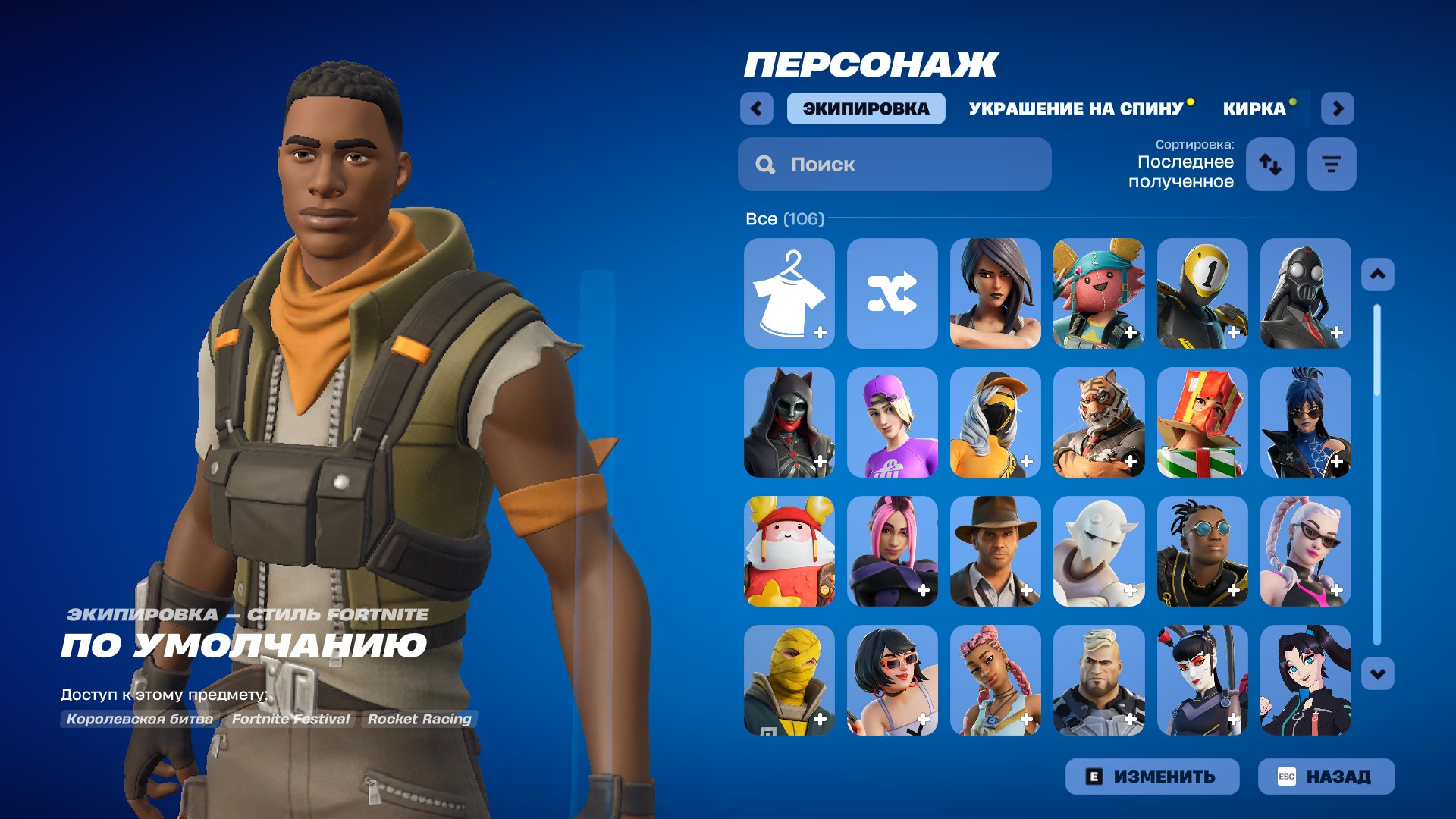Click the right arrow beside КИРКА

1338,108
